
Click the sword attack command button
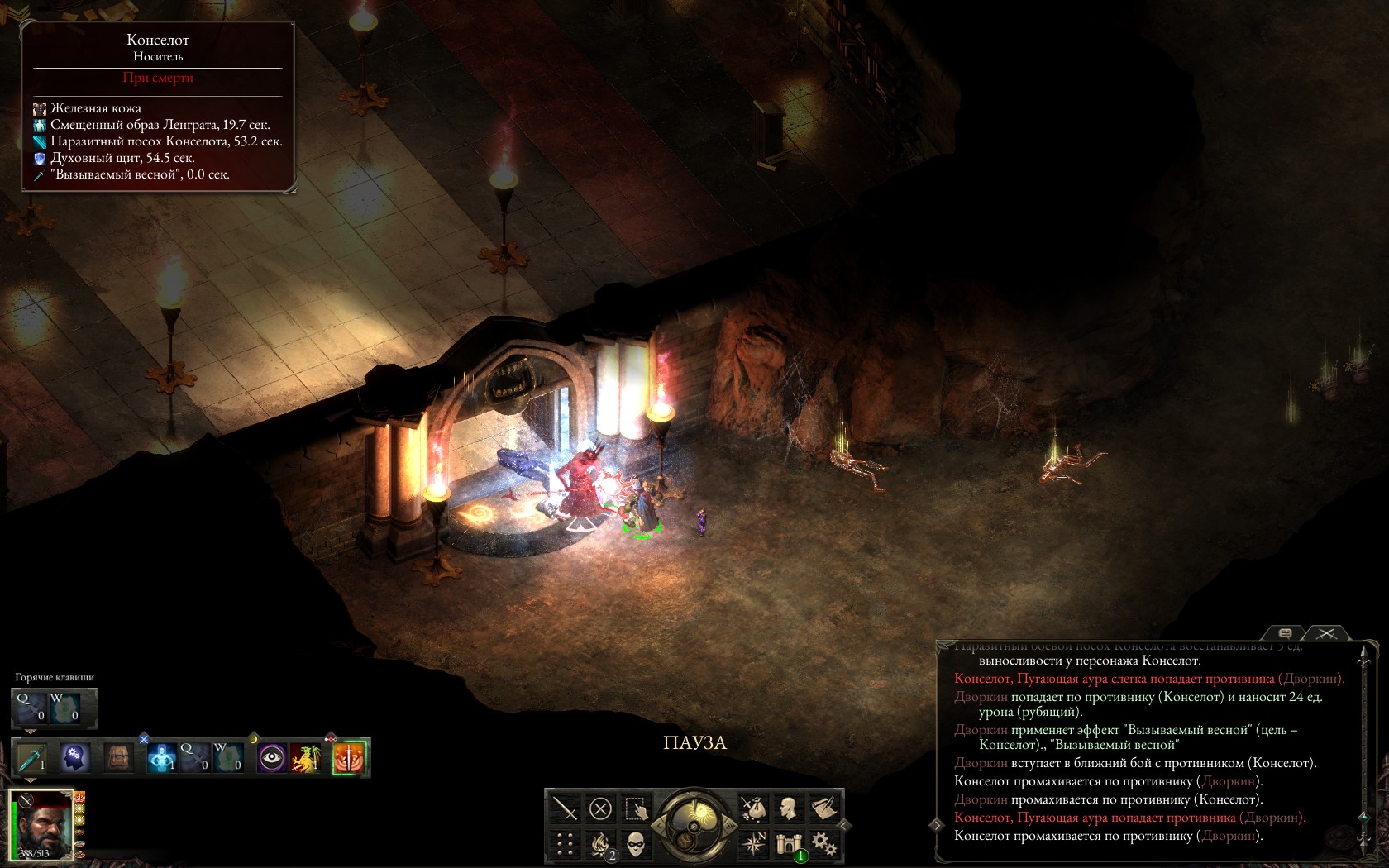[565, 808]
